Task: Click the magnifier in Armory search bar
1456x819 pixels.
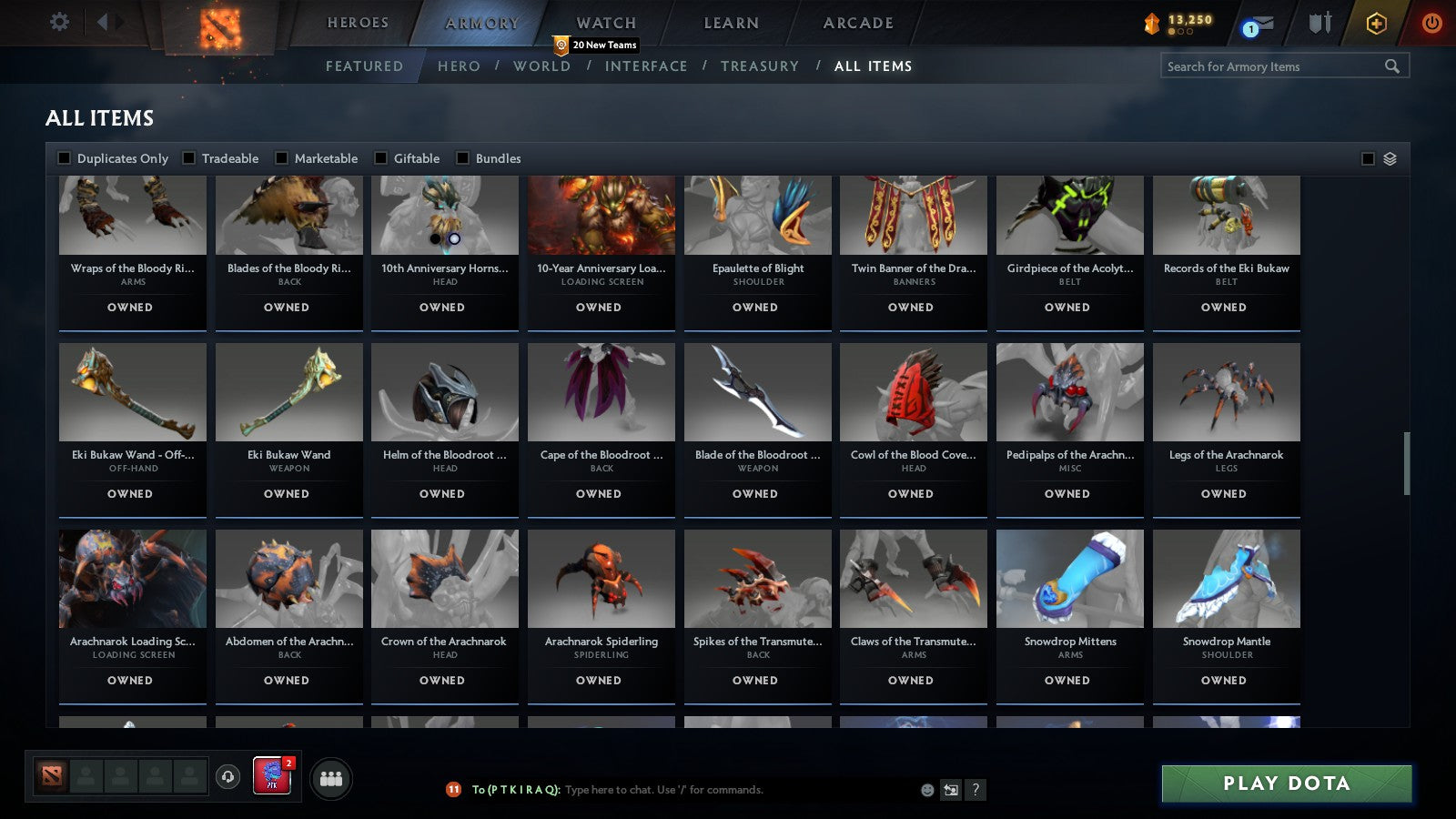Action: tap(1392, 66)
